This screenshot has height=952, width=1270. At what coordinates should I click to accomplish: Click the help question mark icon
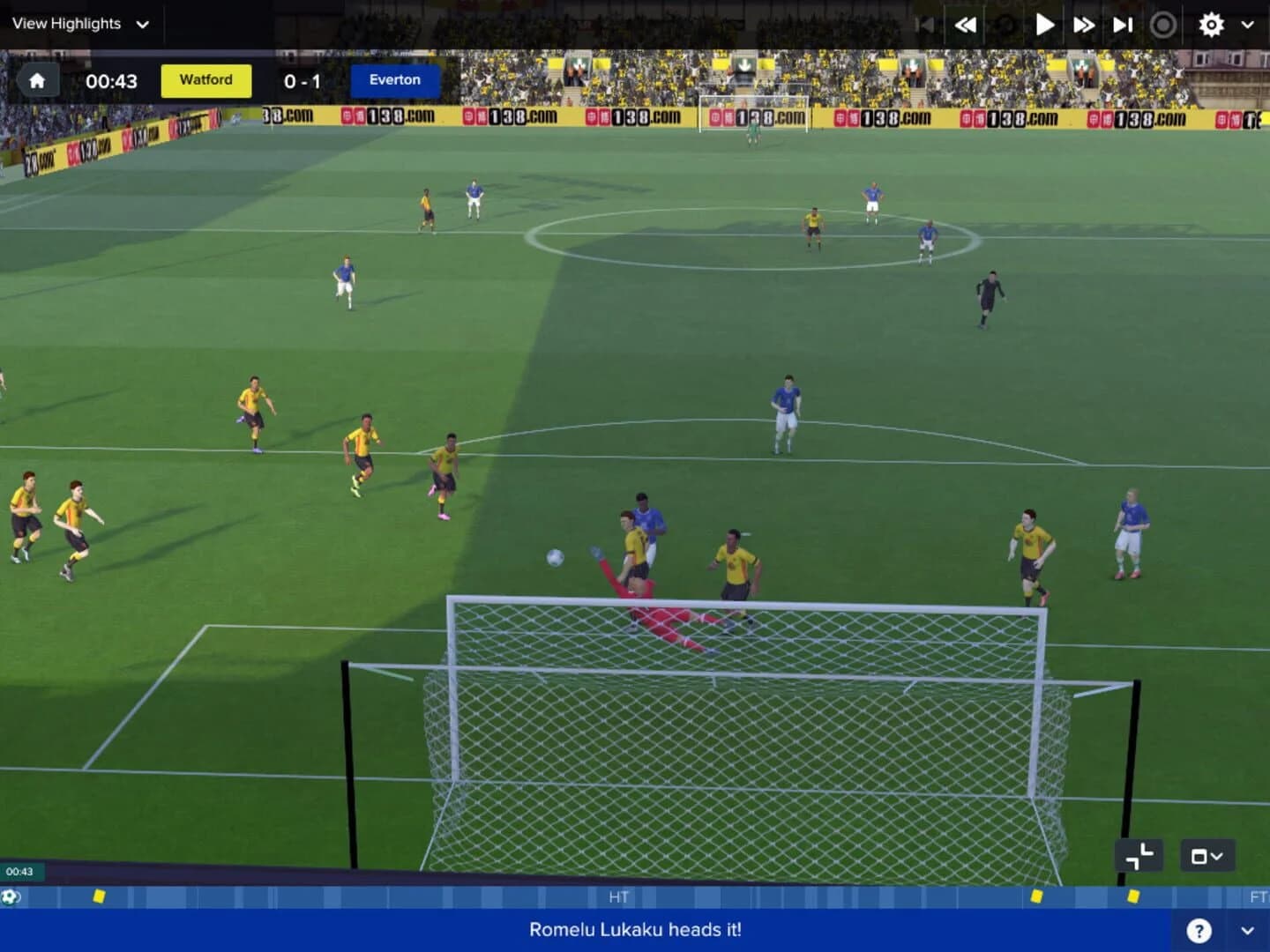(1200, 929)
